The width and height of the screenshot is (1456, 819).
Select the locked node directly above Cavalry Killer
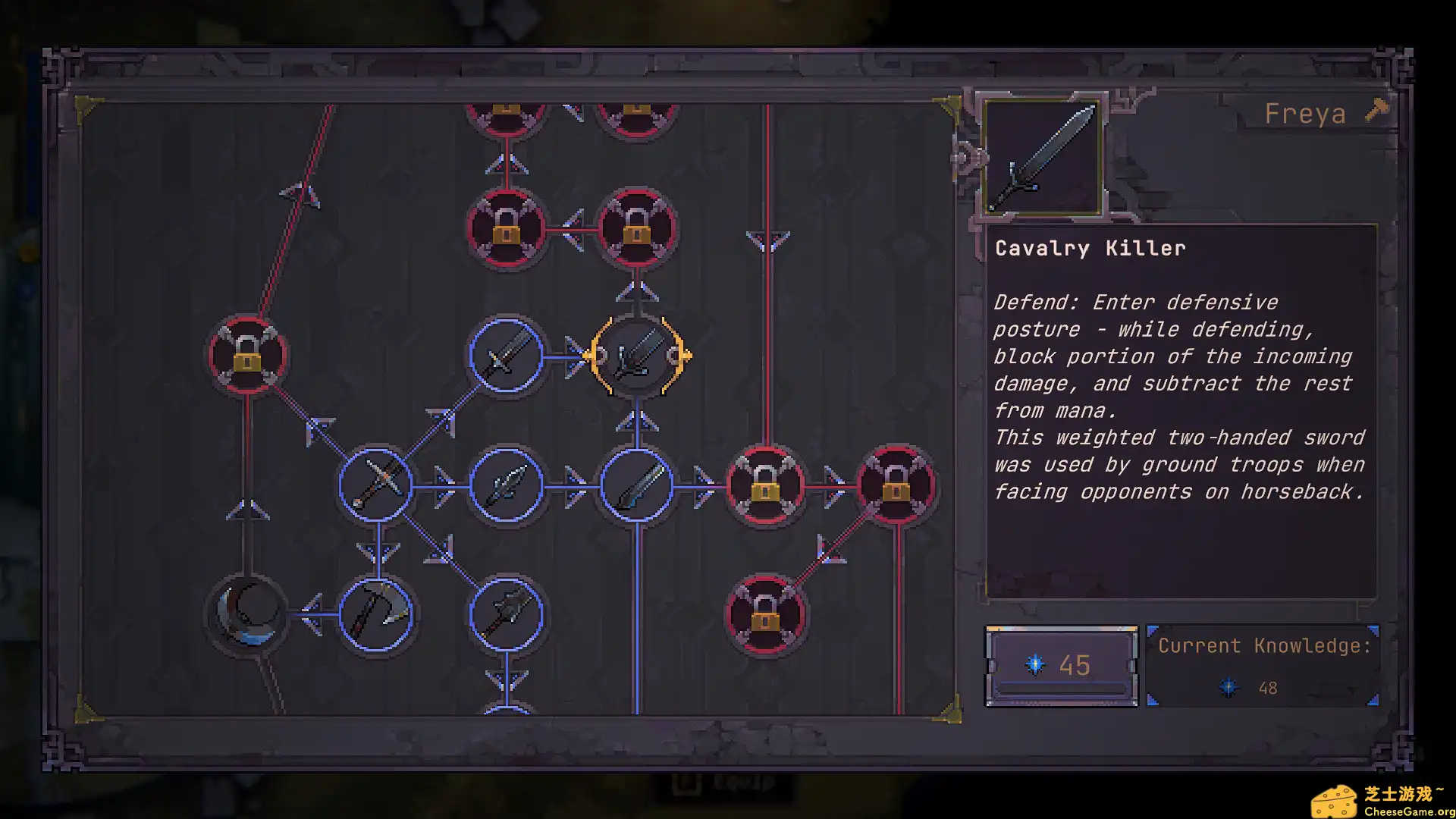click(x=637, y=227)
